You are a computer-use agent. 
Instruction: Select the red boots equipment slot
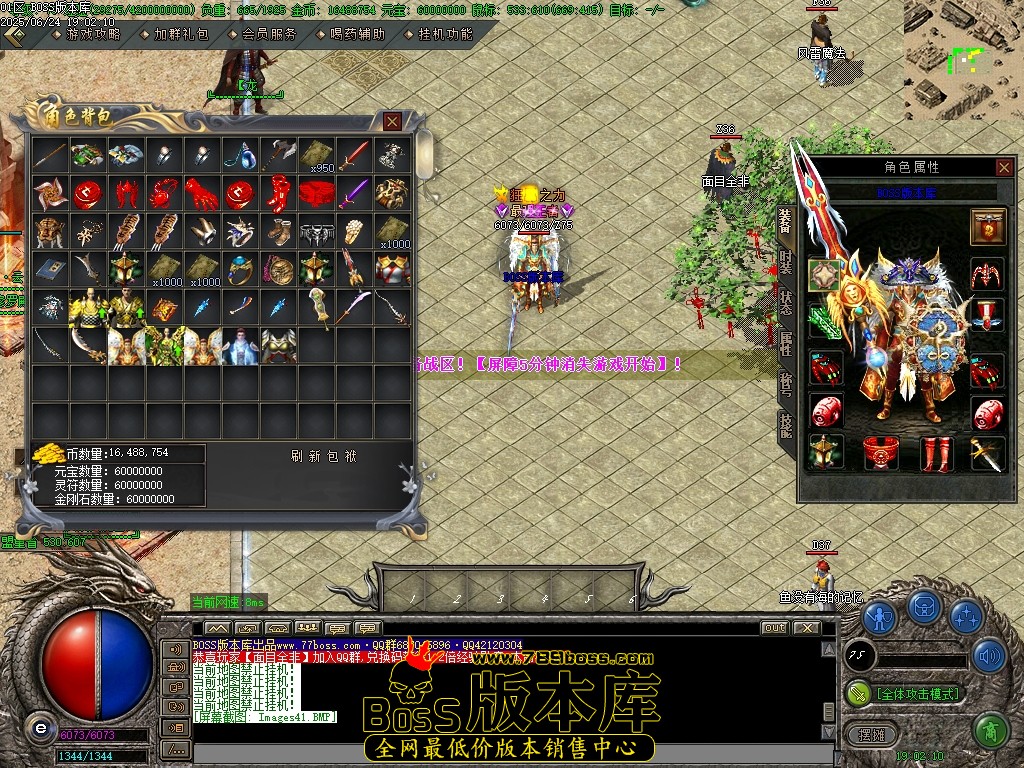(937, 453)
